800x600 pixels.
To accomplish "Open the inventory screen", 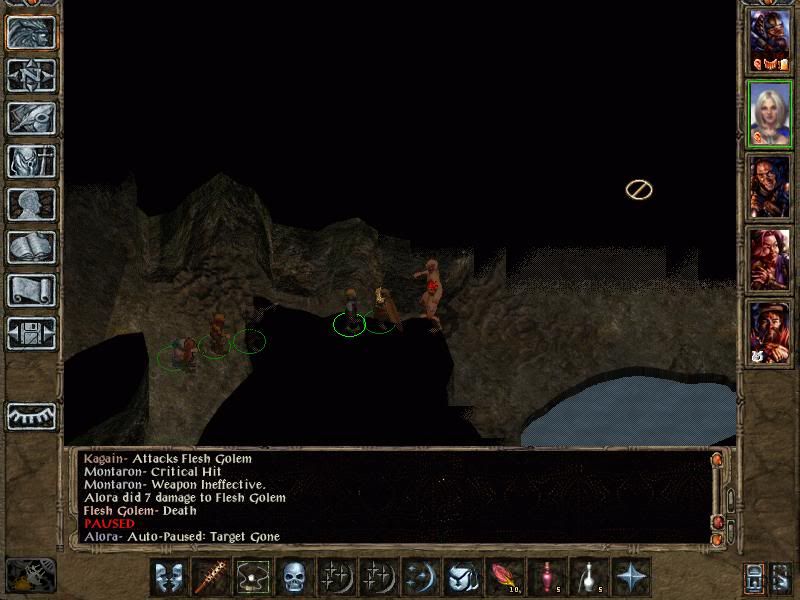I will 31,161.
